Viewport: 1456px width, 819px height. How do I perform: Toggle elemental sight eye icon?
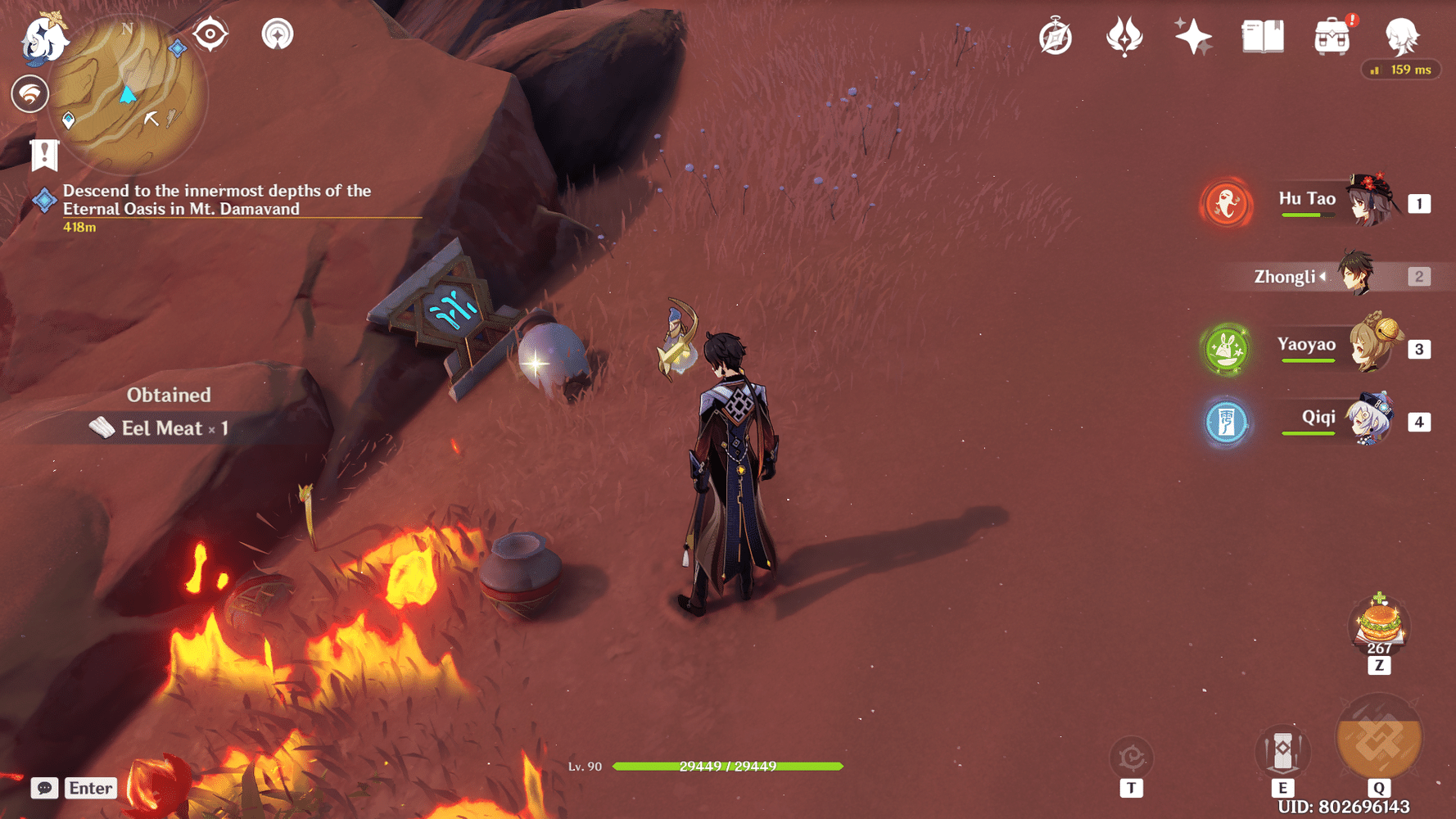(x=210, y=35)
